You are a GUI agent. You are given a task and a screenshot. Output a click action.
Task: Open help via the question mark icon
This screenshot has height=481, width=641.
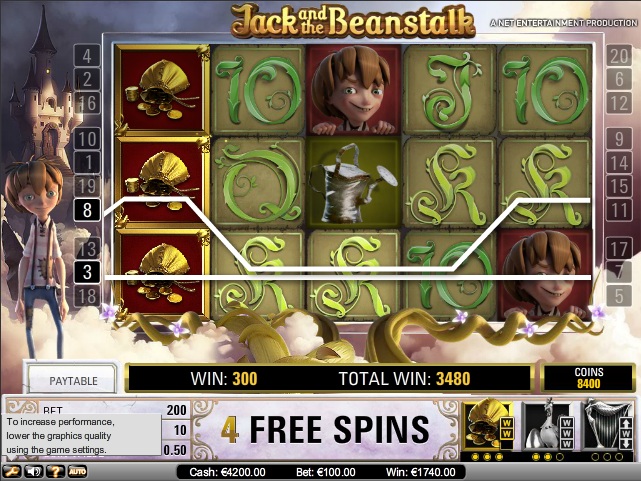53,471
